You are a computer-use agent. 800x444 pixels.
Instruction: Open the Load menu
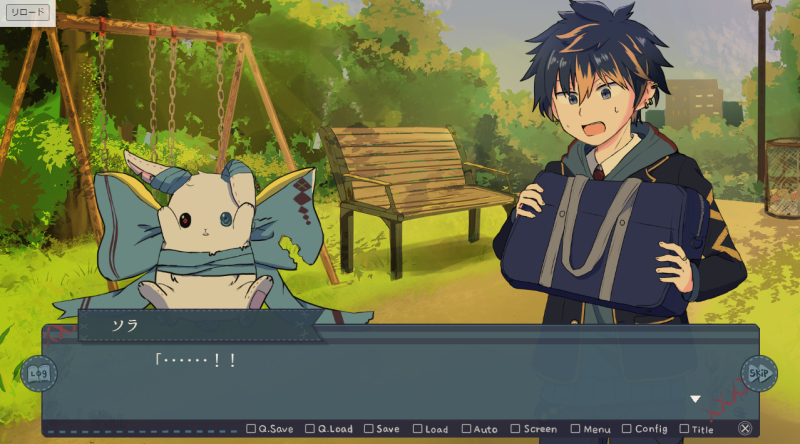(x=430, y=429)
